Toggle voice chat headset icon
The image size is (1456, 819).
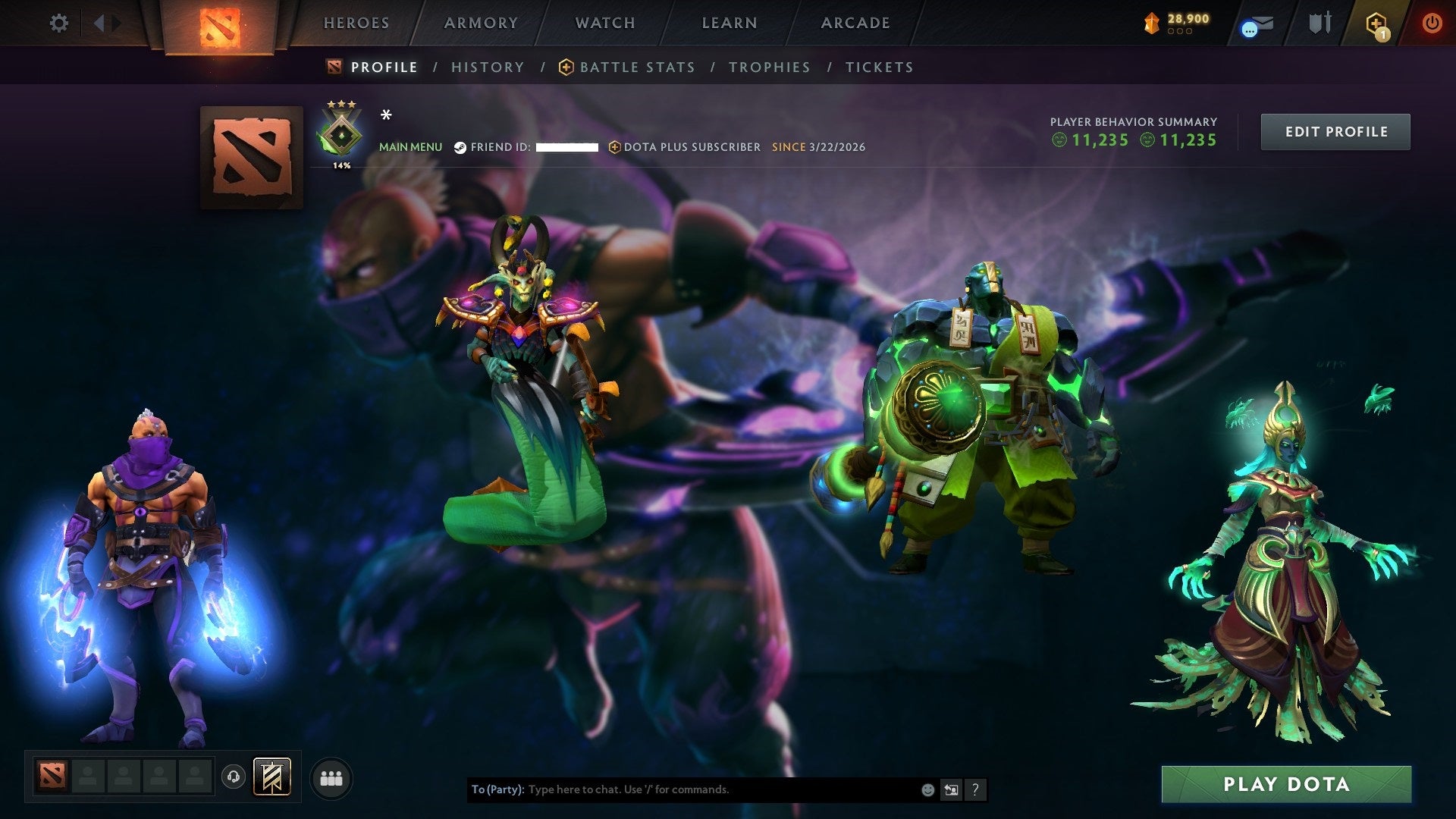tap(235, 778)
